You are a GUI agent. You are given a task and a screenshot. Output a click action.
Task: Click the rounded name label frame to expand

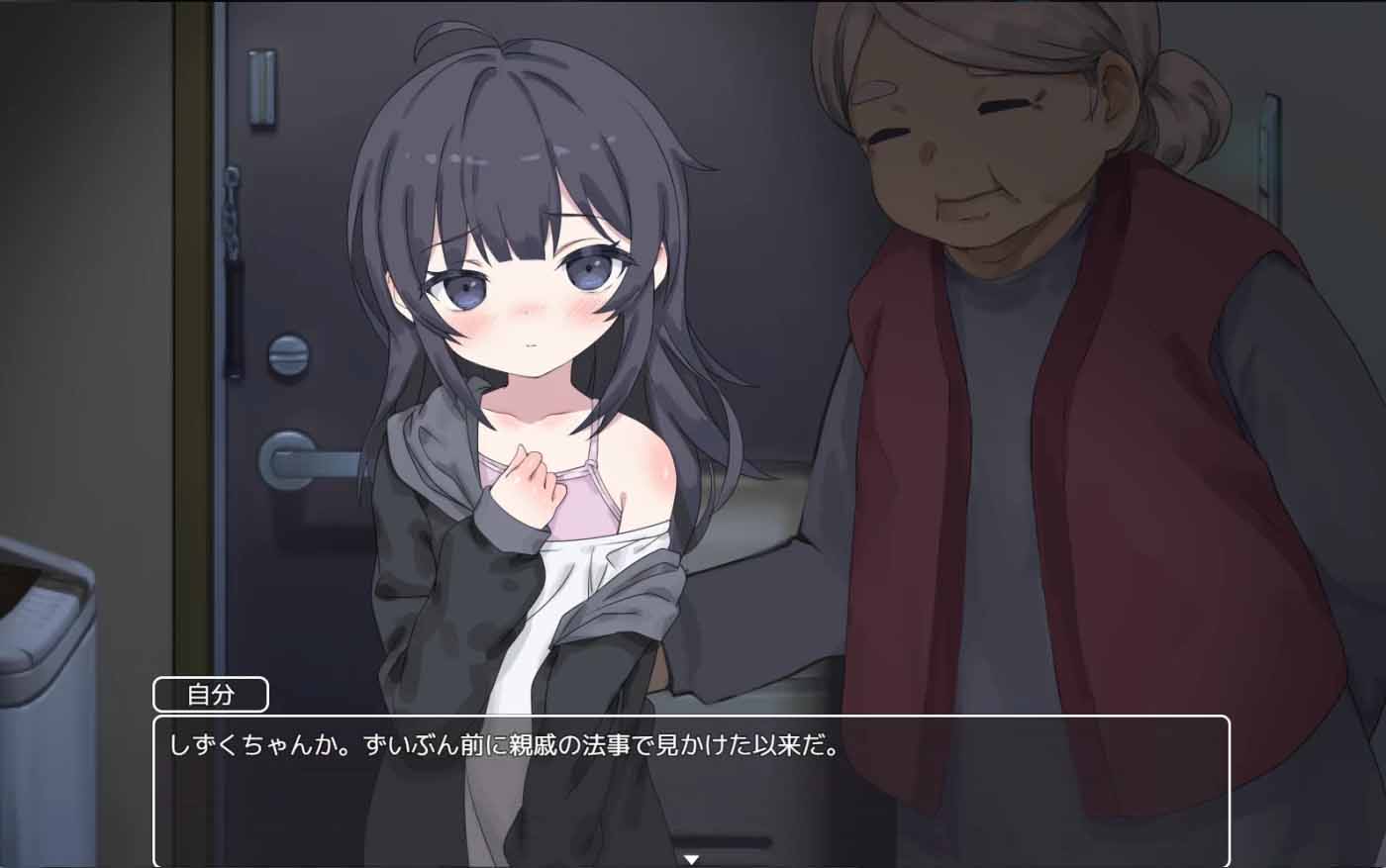coord(211,695)
